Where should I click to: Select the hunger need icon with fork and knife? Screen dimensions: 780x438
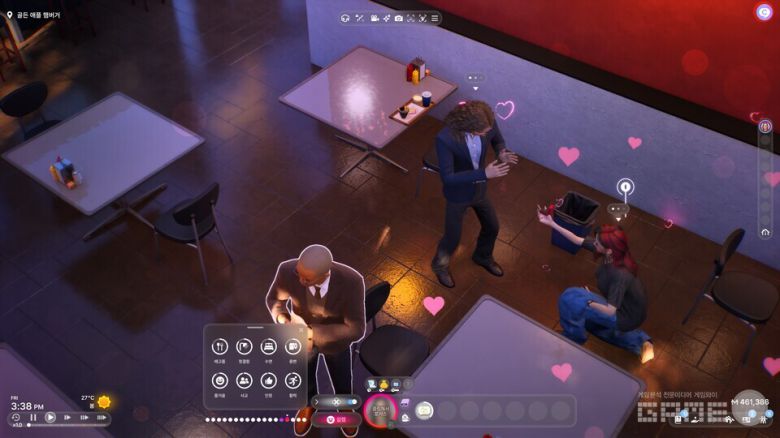point(220,347)
